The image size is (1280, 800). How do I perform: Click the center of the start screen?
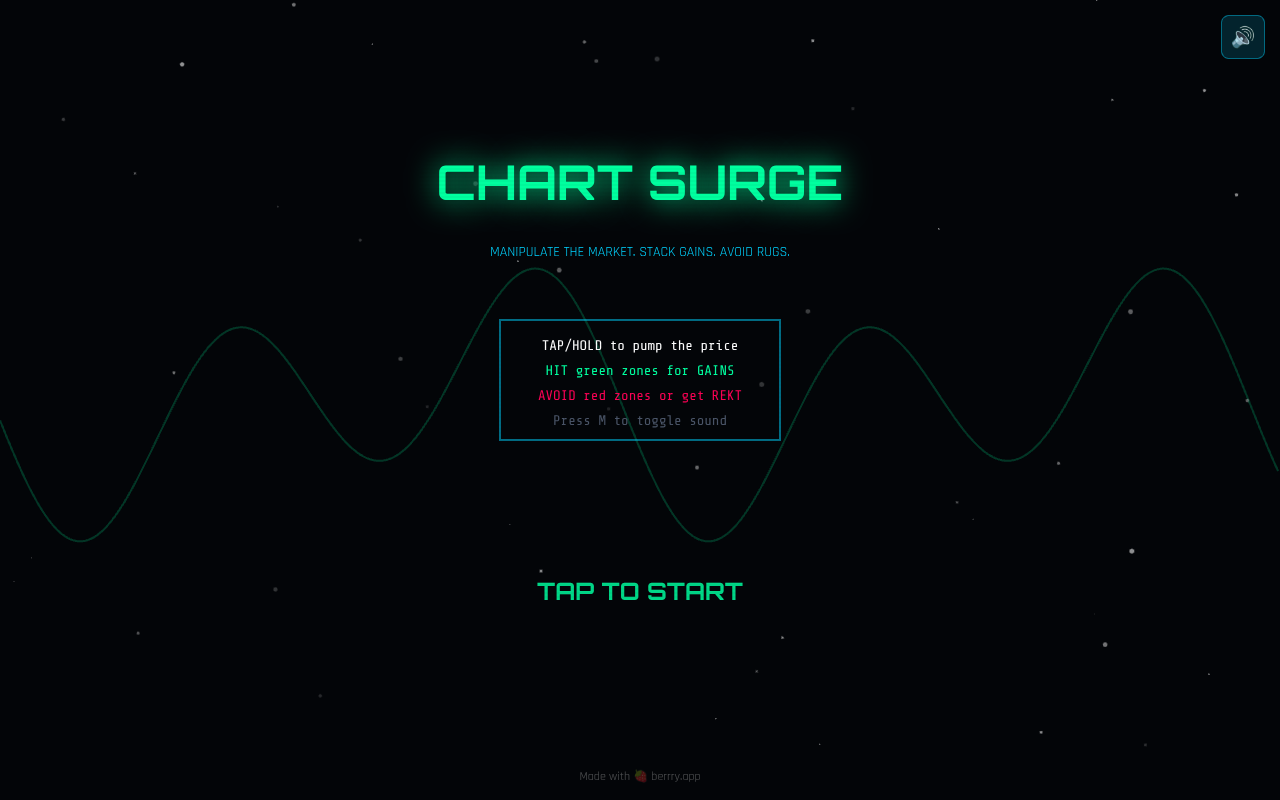coord(640,400)
